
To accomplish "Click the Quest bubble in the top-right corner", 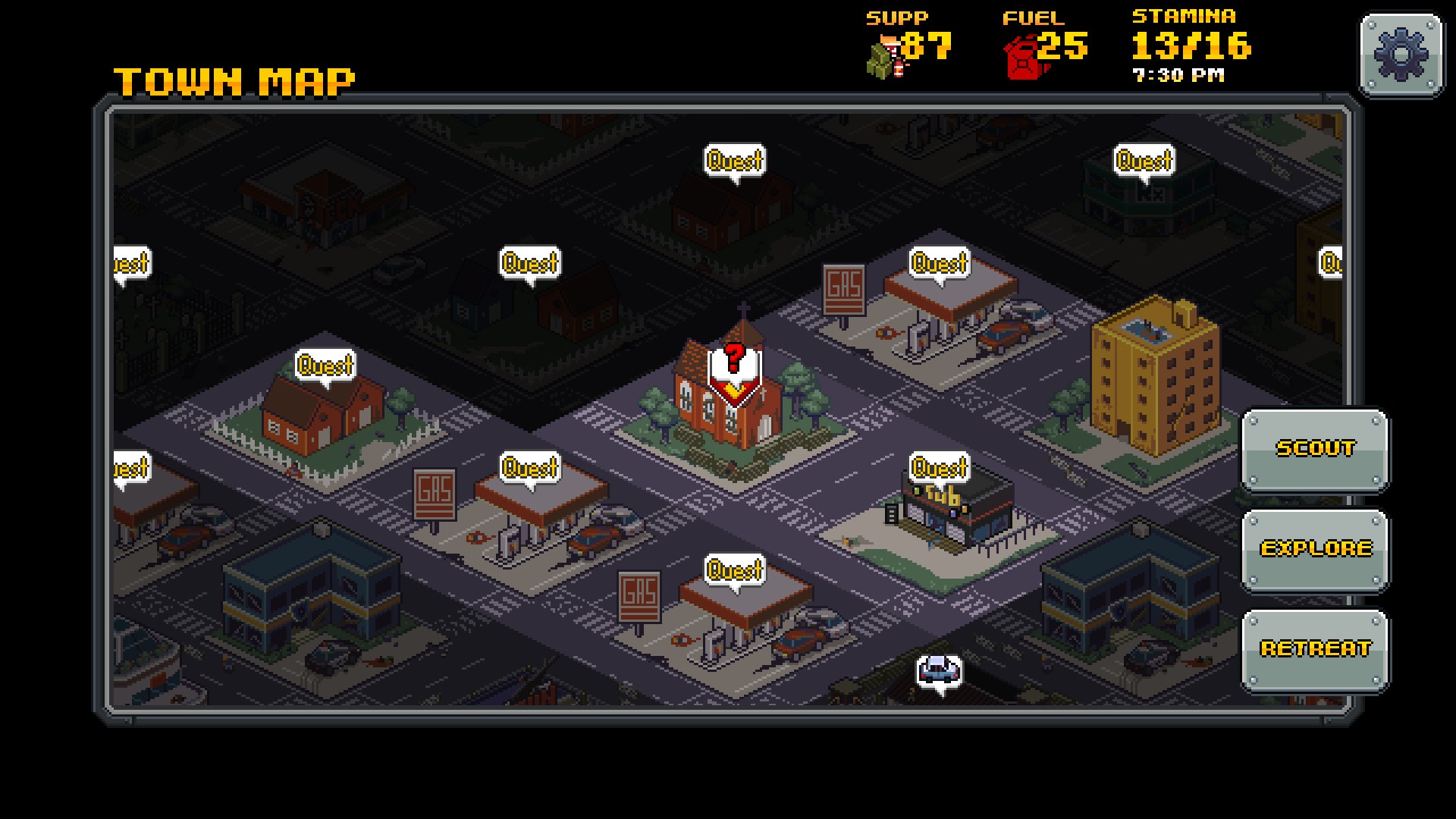I will (x=1145, y=160).
